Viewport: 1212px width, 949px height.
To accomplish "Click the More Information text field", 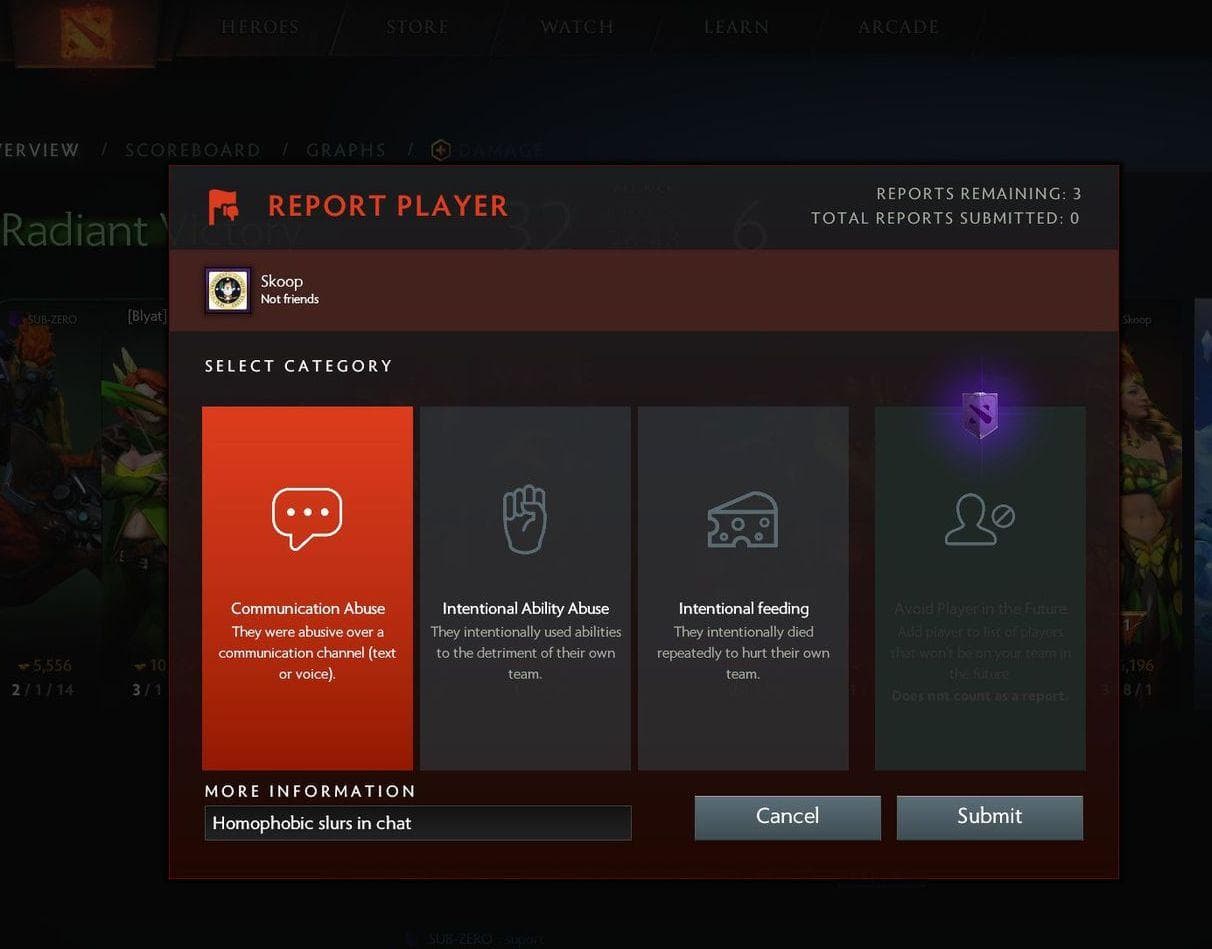I will pyautogui.click(x=417, y=823).
